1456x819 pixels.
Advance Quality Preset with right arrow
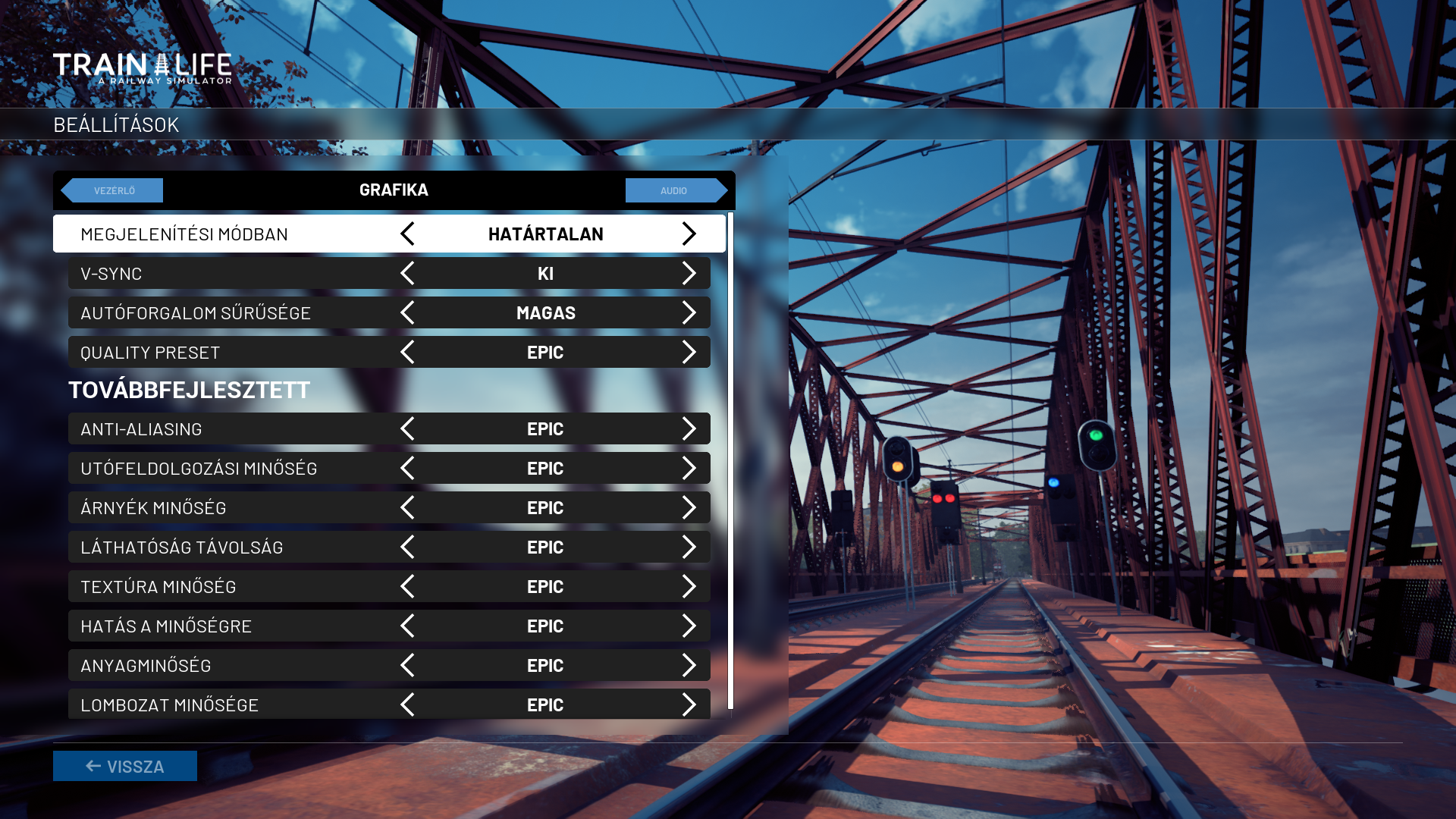[689, 352]
